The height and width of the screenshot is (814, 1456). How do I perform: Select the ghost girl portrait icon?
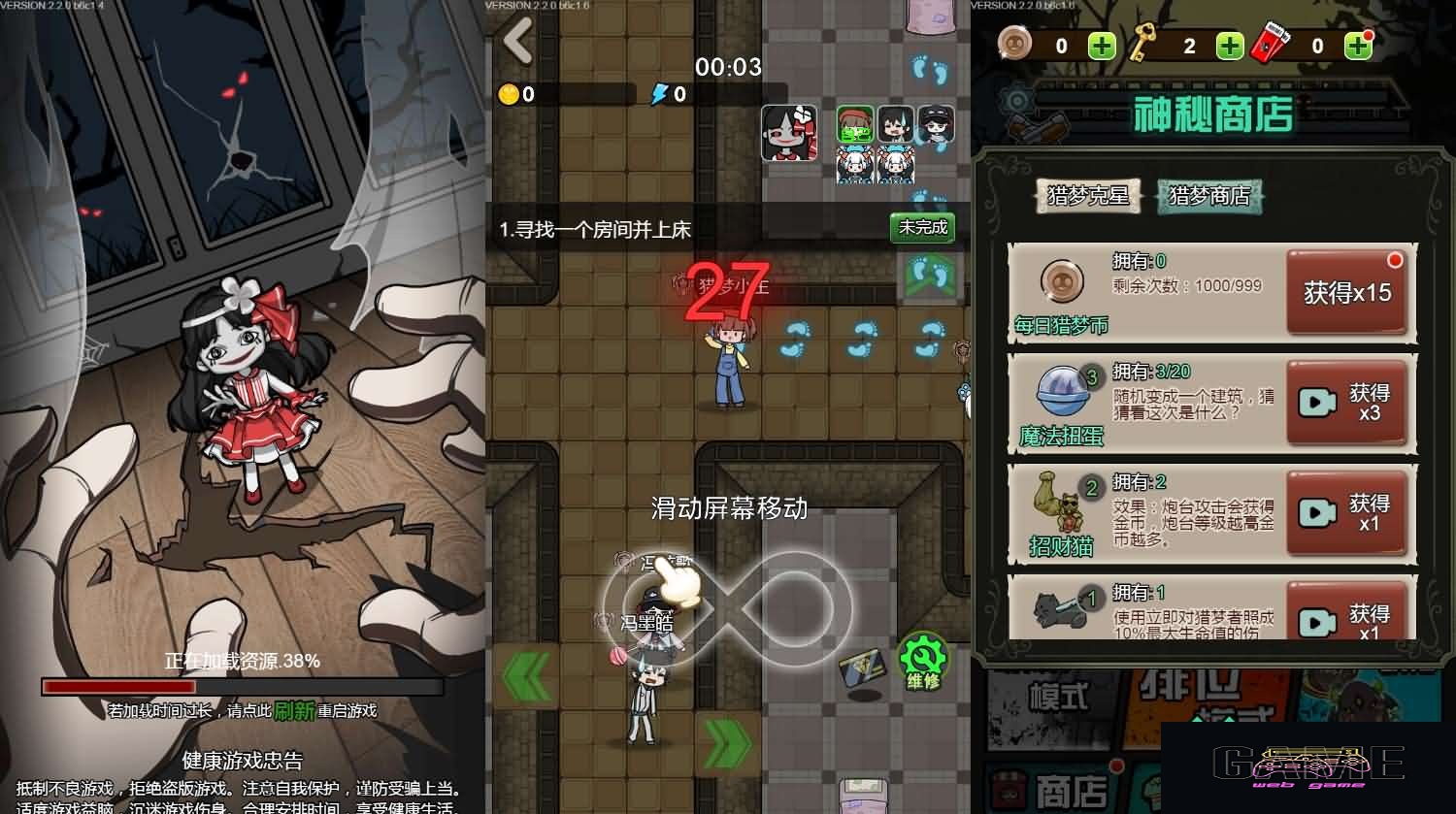coord(788,133)
